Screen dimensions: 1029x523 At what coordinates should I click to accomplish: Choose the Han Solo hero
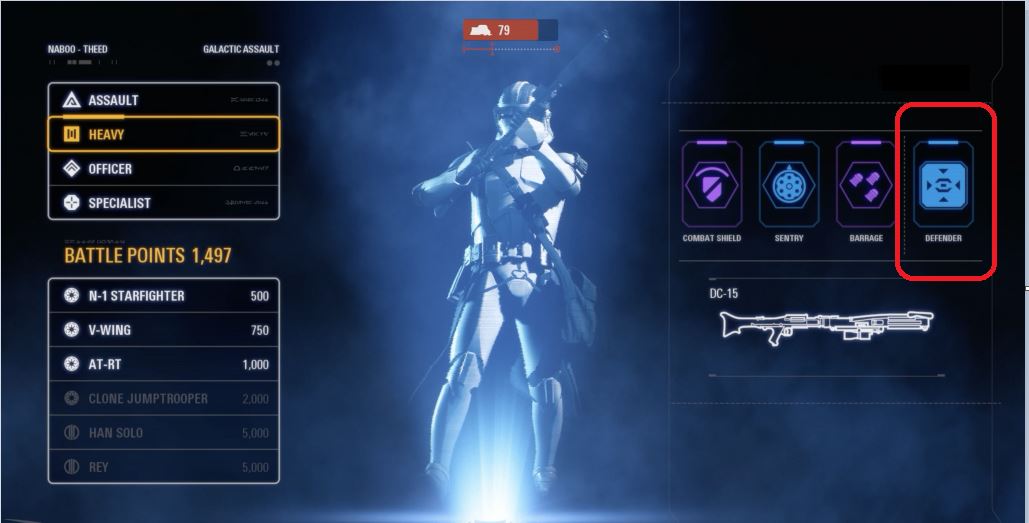[163, 433]
